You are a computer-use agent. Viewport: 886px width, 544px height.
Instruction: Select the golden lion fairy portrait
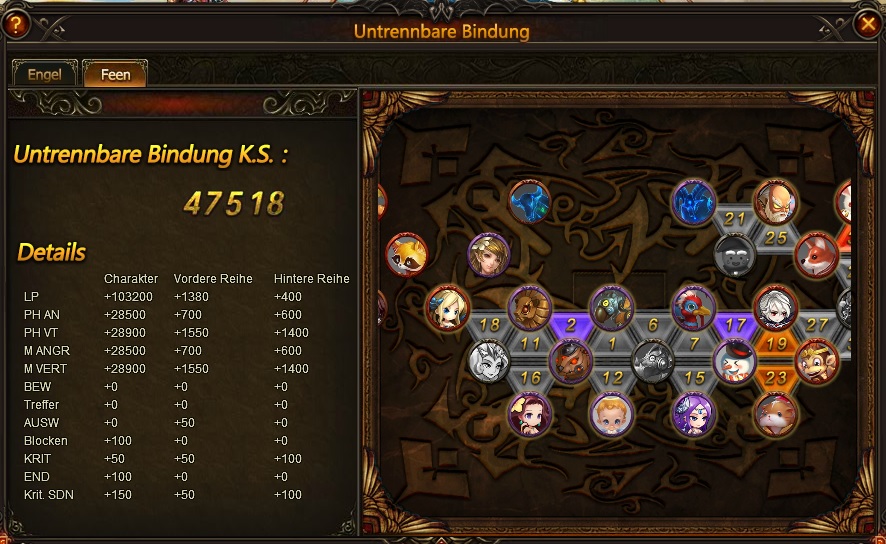pos(530,308)
